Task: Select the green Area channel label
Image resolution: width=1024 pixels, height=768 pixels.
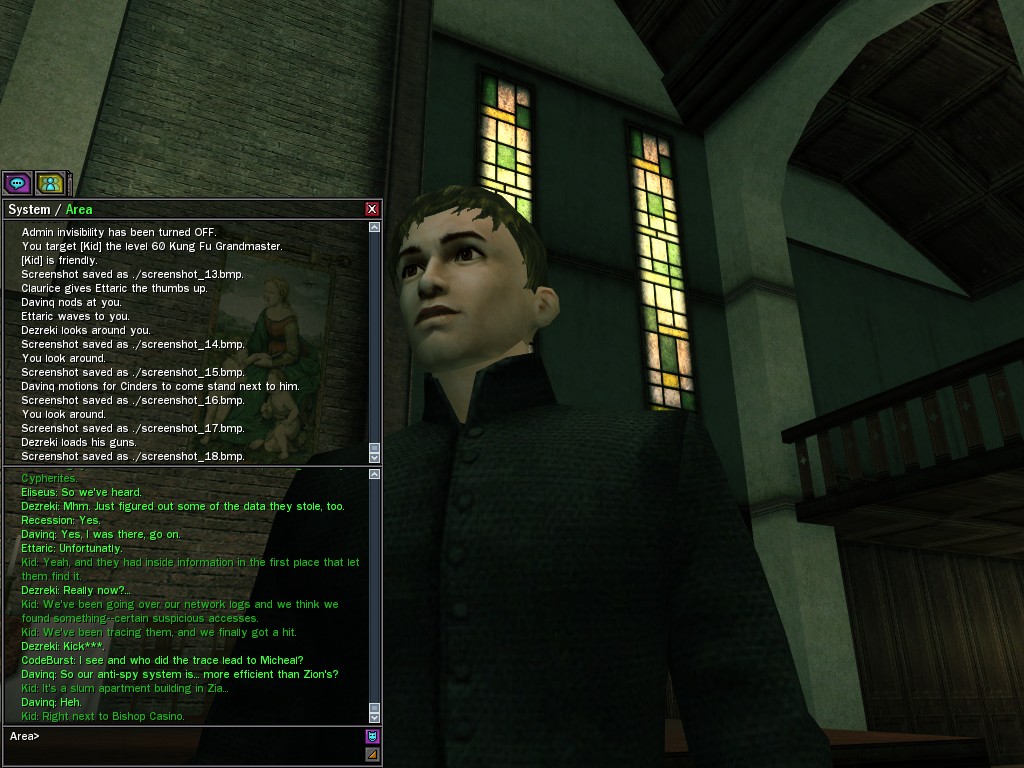Action: tap(79, 209)
